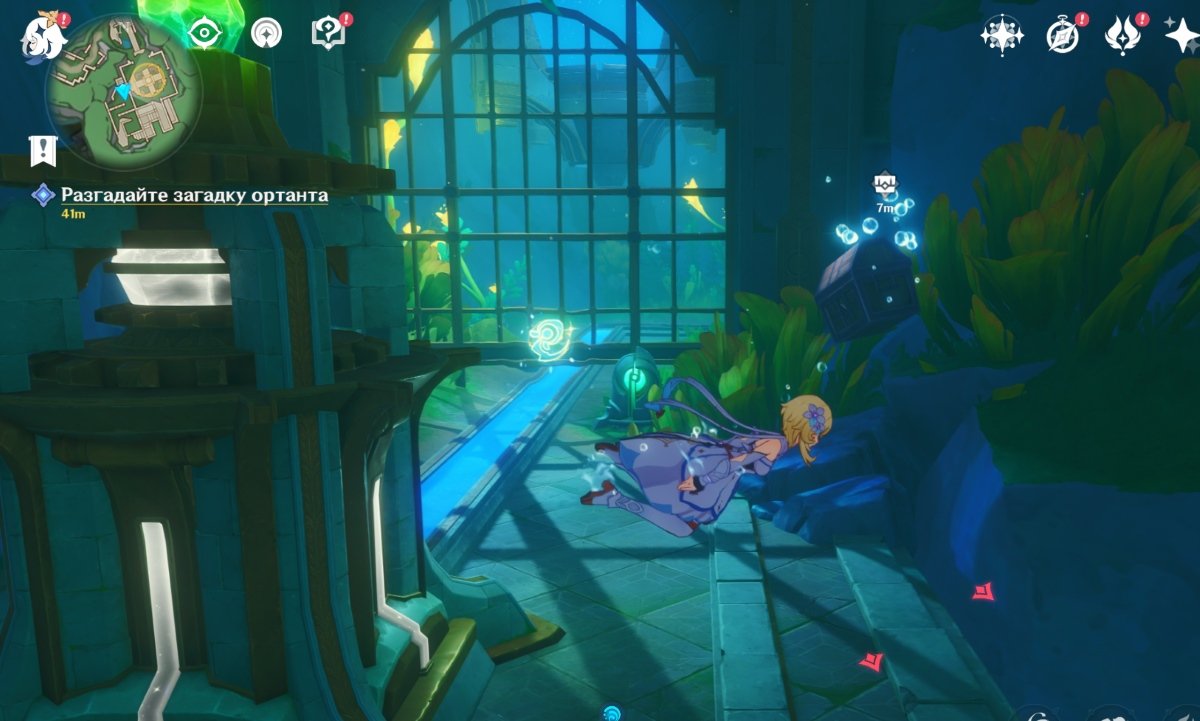The height and width of the screenshot is (721, 1200).
Task: Open the winged battle pass icon
Action: pyautogui.click(x=1122, y=35)
